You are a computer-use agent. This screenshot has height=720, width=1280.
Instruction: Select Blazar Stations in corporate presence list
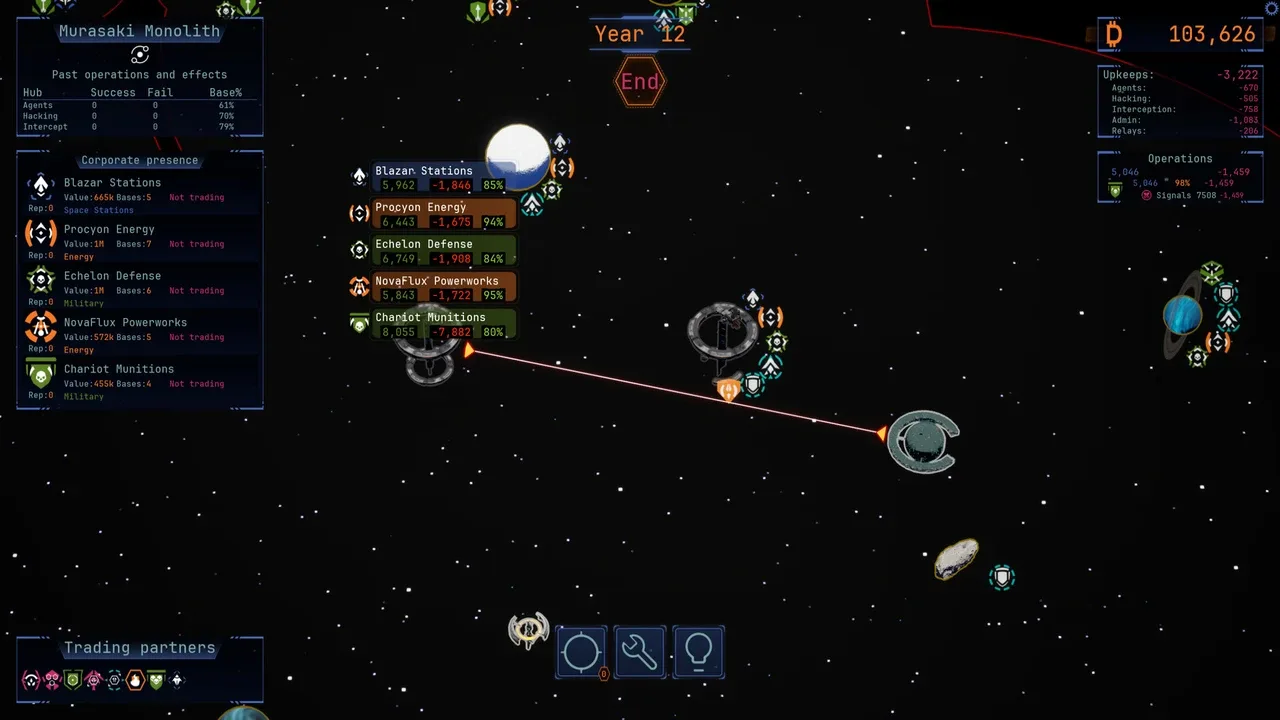coord(112,183)
